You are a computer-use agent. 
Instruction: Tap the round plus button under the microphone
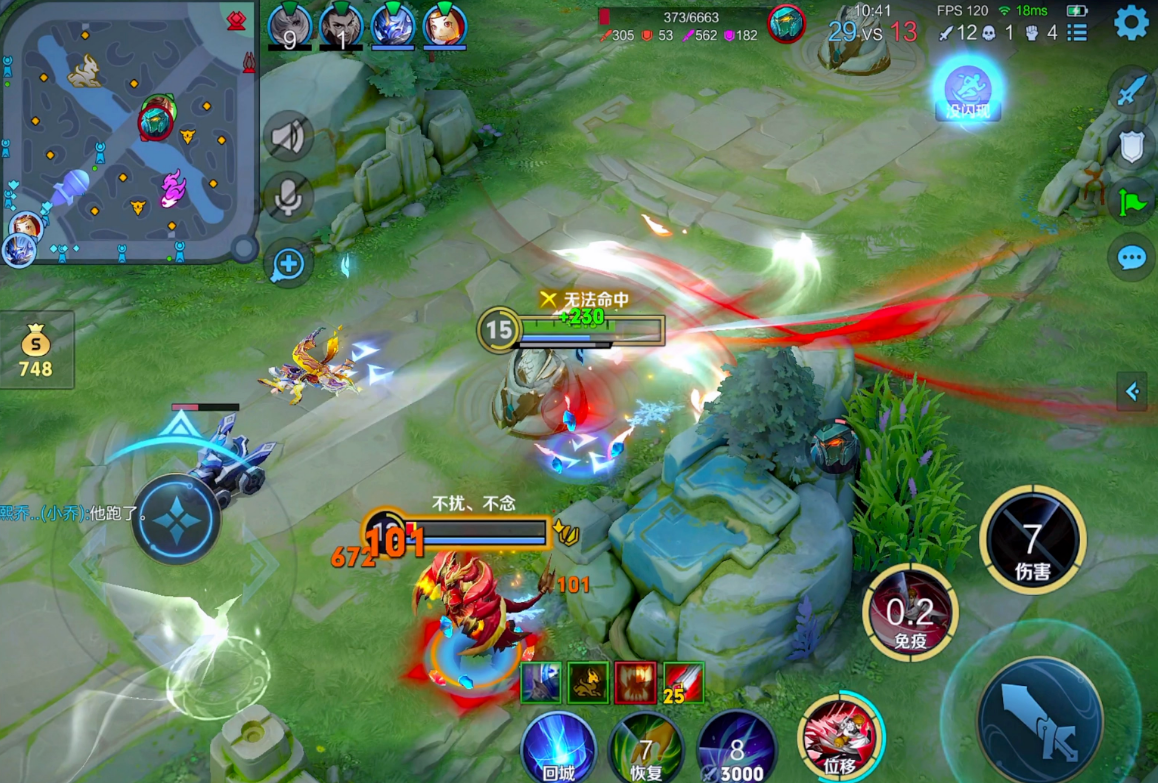(288, 264)
